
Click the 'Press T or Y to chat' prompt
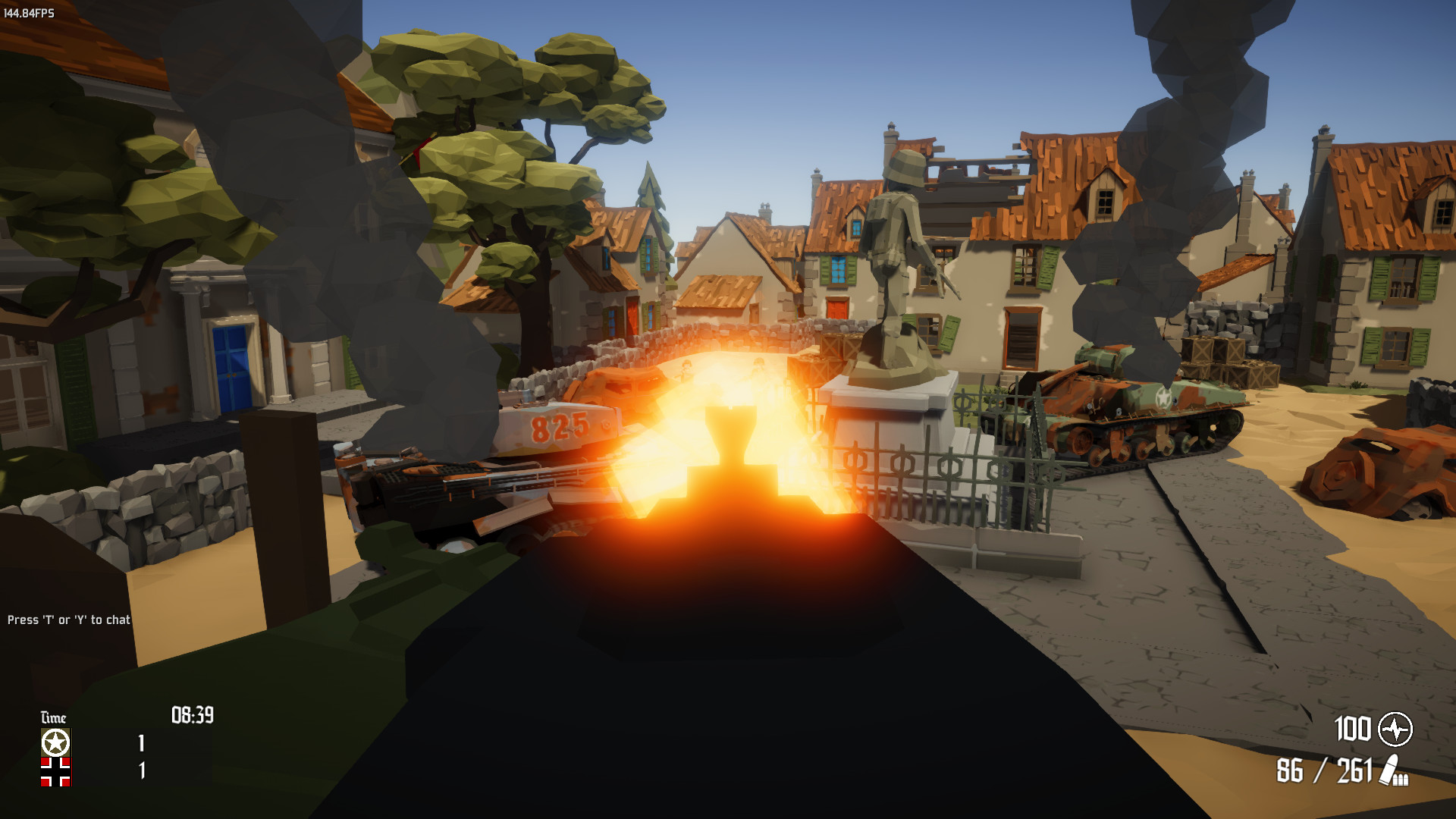coord(68,620)
